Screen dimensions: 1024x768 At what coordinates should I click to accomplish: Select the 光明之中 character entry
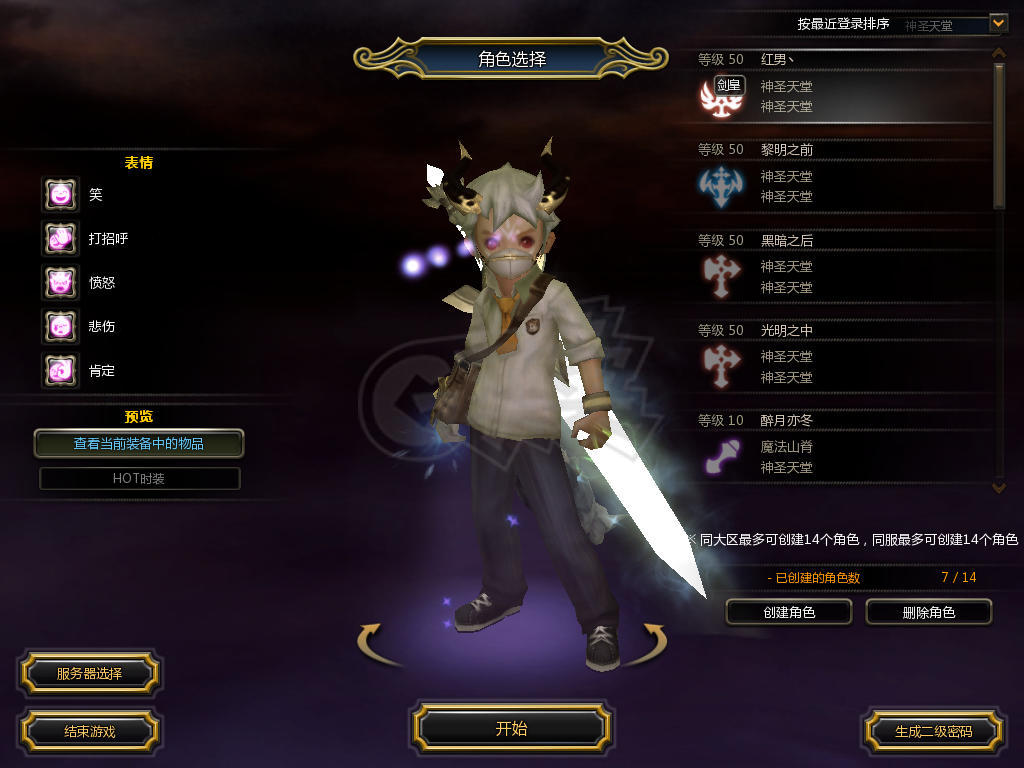[840, 357]
